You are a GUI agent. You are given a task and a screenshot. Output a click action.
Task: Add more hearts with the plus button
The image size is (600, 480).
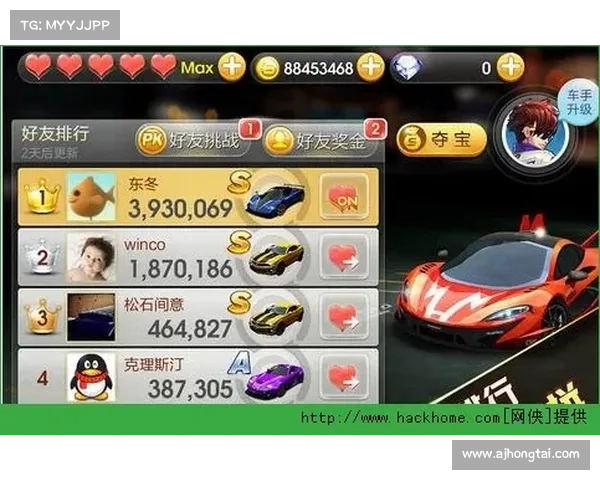(x=231, y=67)
